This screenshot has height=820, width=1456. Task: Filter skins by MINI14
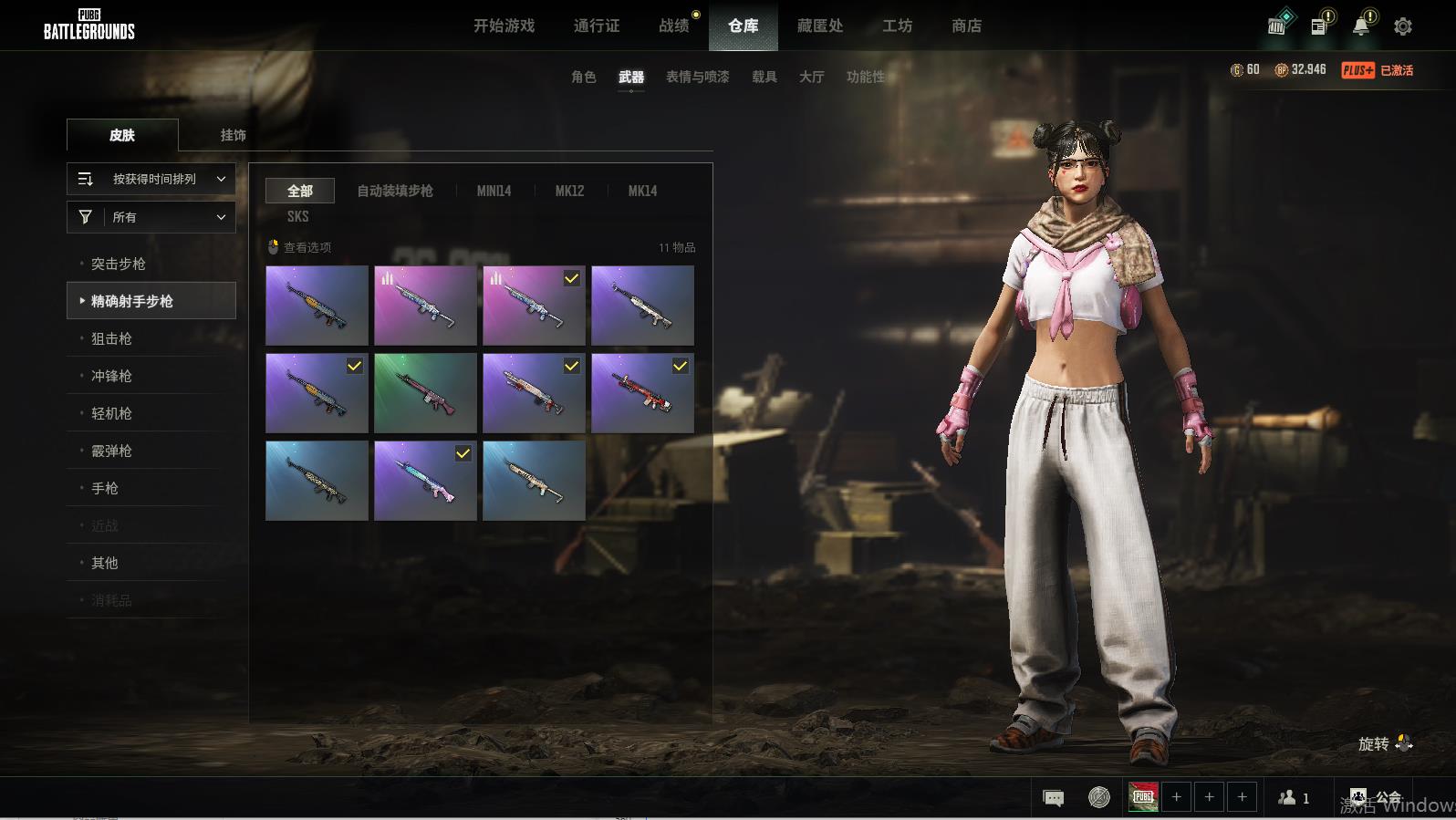point(494,191)
